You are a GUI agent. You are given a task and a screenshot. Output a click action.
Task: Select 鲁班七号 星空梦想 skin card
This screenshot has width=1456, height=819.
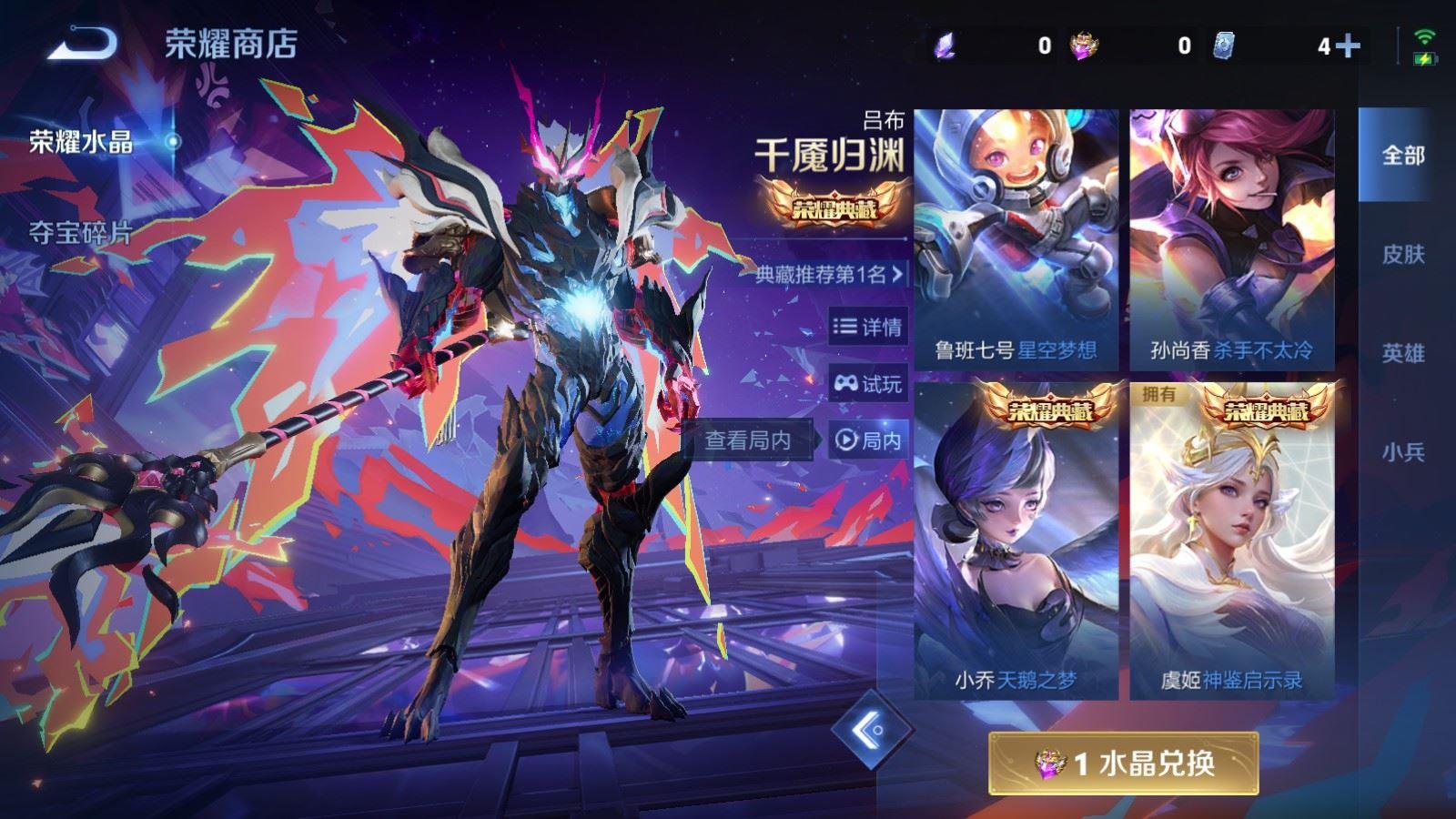1016,239
